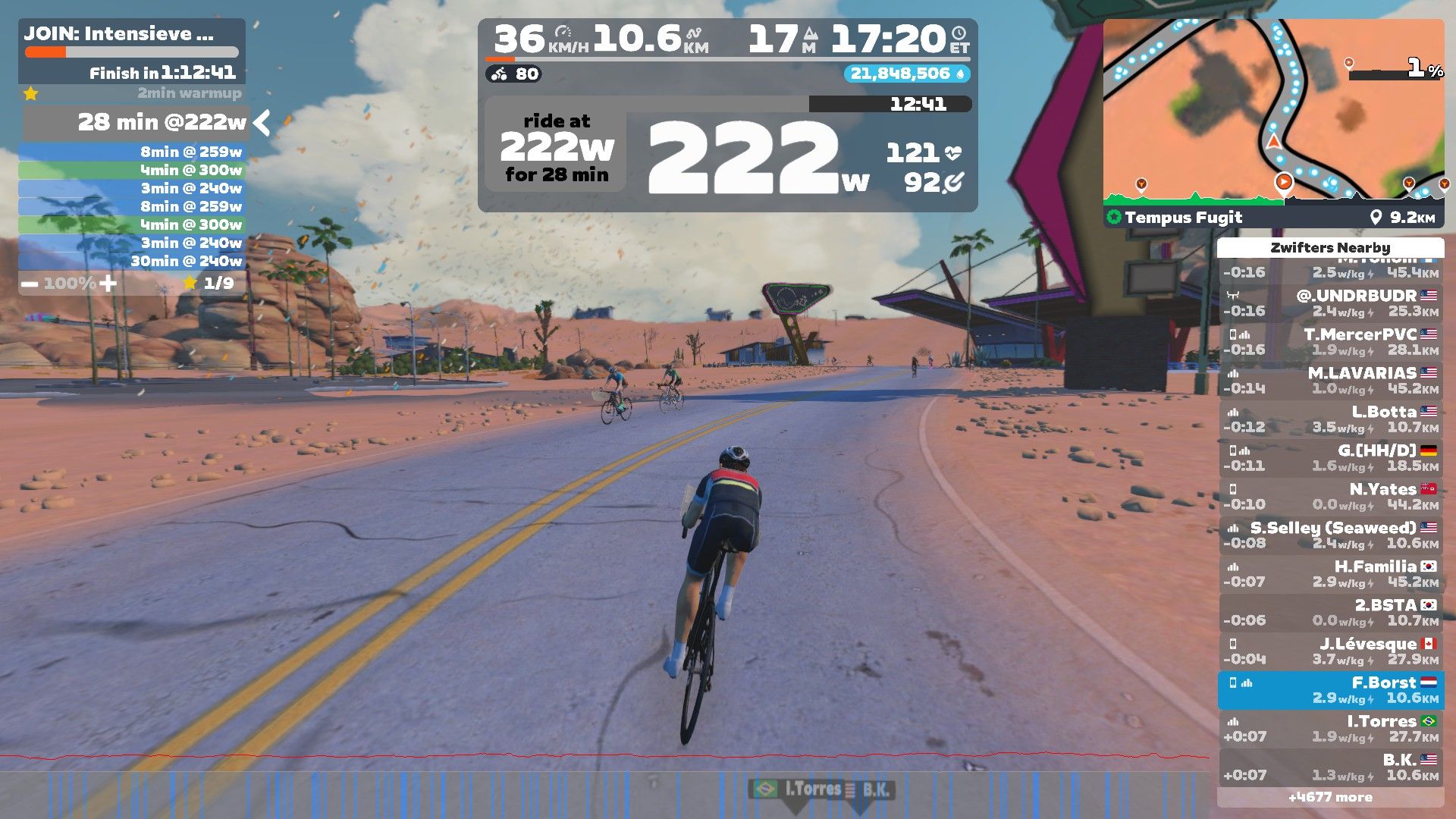Screen dimensions: 1456x819
Task: Select N.Yates rider row
Action: coord(1331,496)
